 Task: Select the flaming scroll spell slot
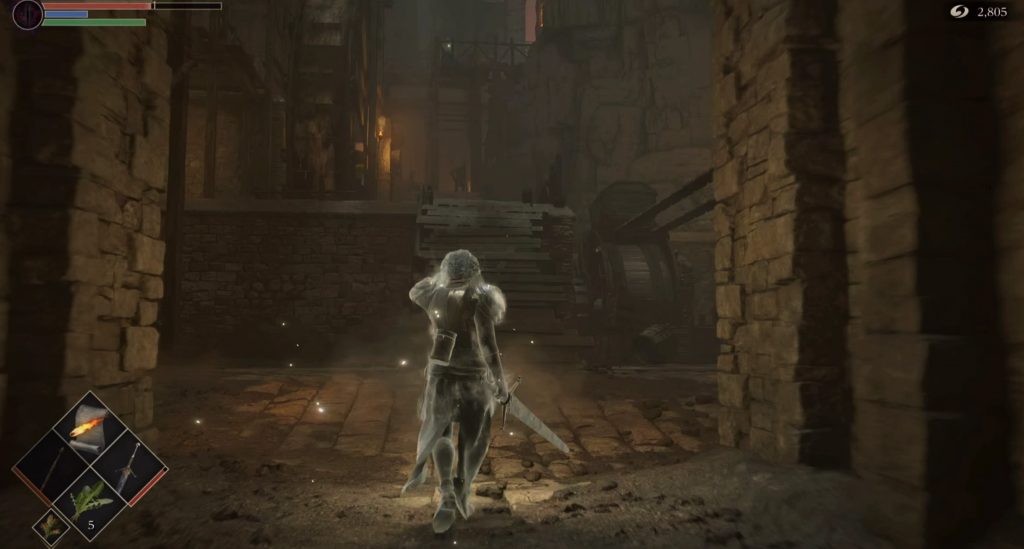(90, 427)
